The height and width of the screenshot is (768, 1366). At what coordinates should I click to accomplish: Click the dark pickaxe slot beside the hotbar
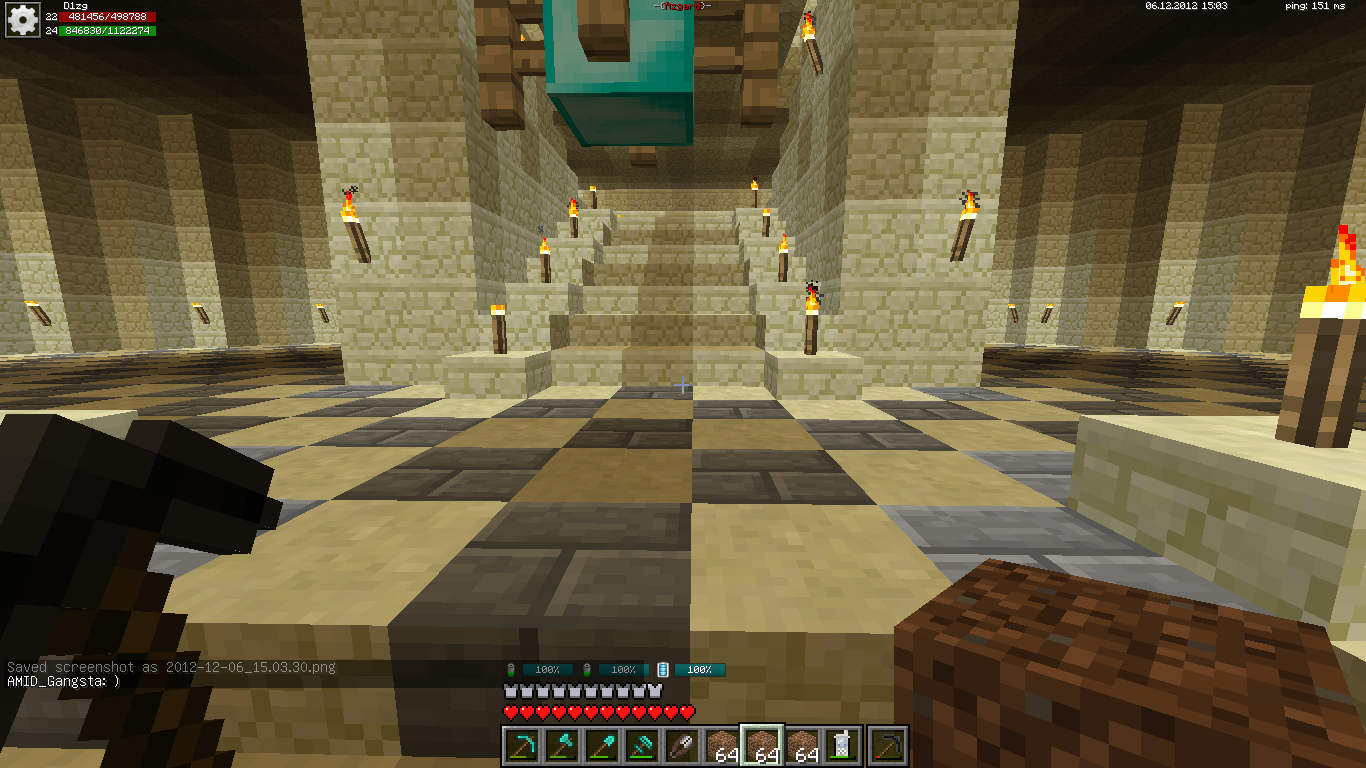[887, 745]
